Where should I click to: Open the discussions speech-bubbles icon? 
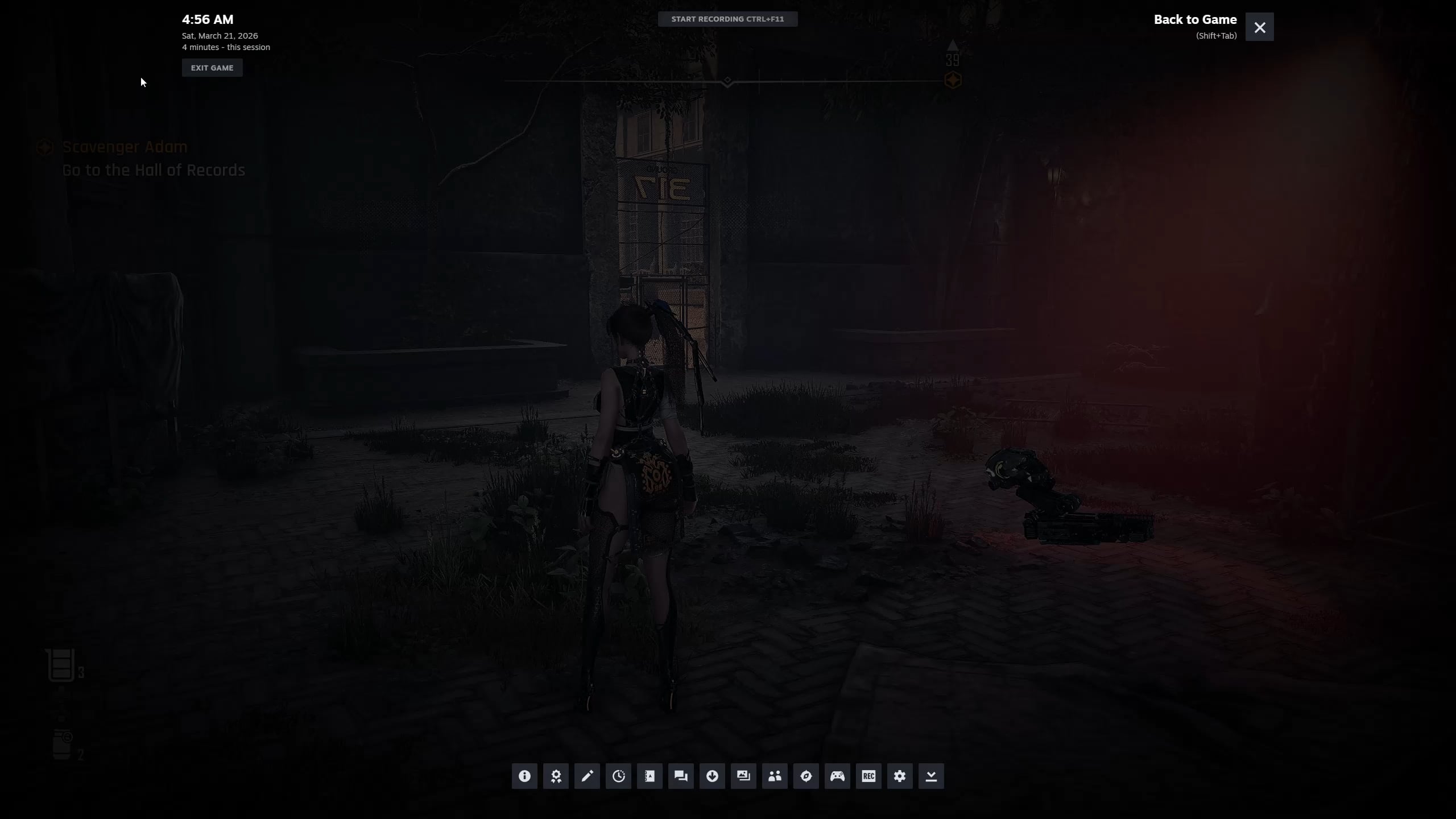pos(681,776)
